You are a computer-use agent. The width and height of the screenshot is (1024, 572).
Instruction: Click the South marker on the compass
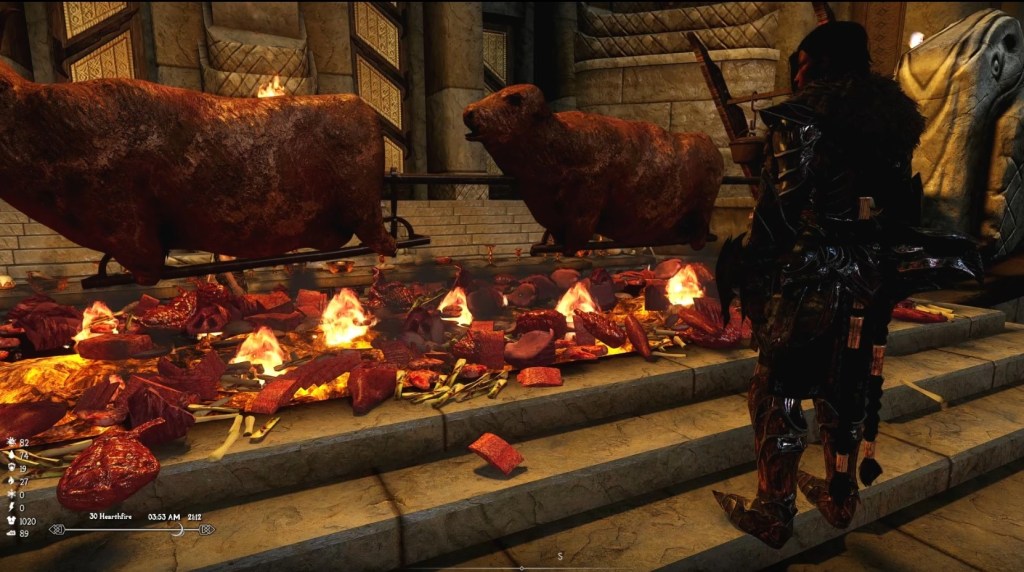[x=560, y=555]
